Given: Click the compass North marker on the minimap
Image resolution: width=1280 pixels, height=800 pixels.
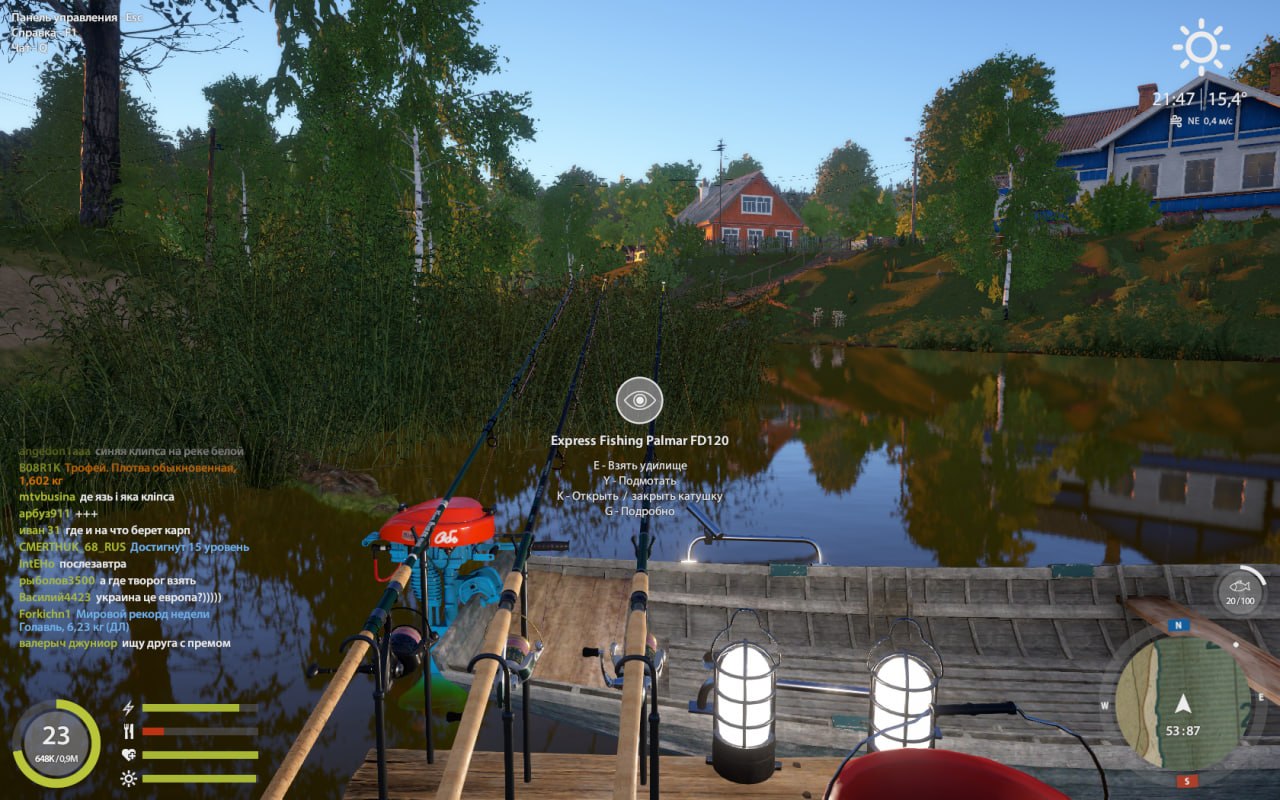Looking at the screenshot, I should point(1179,625).
